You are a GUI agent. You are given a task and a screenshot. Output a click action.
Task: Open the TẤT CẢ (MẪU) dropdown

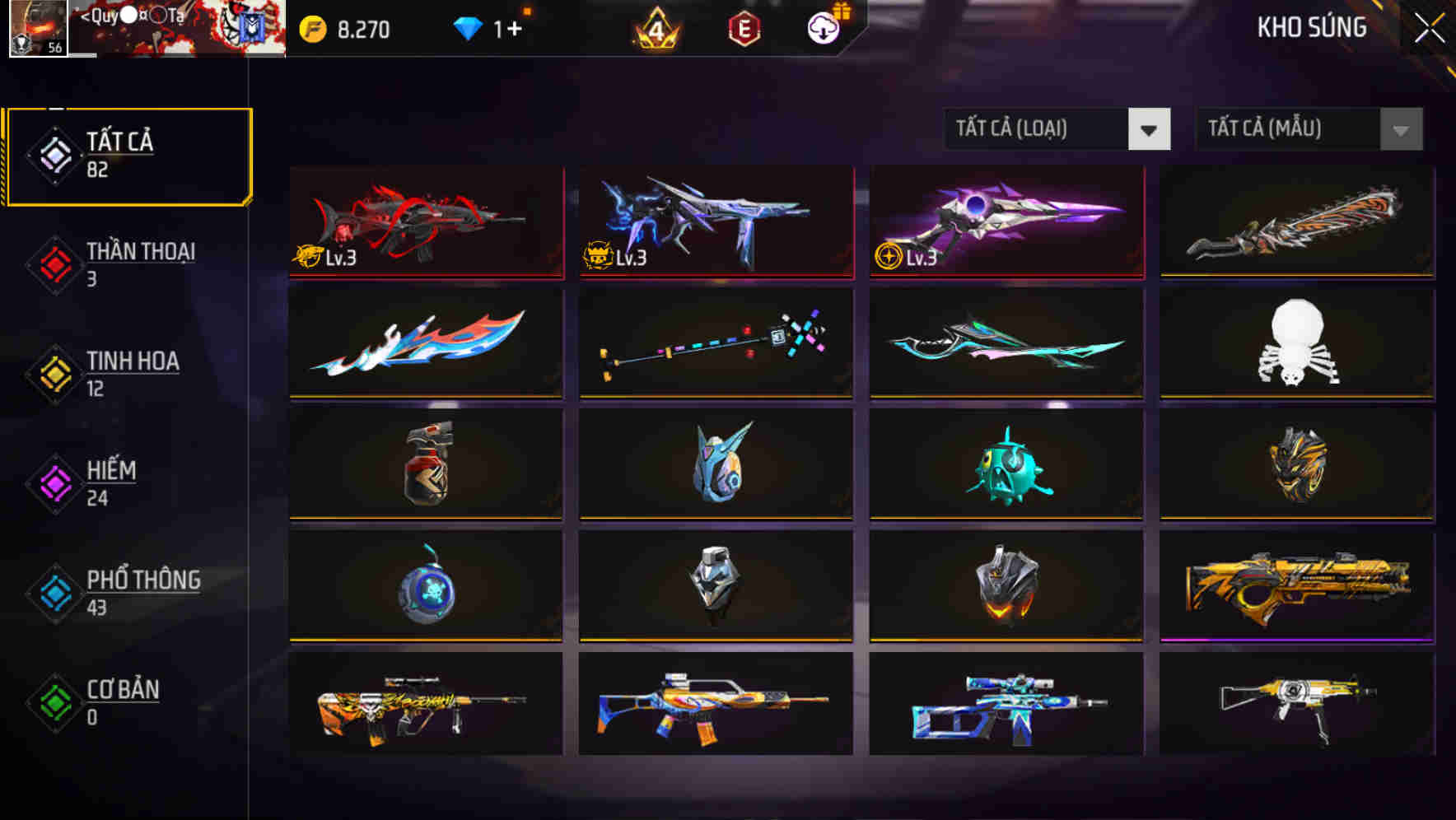click(1308, 129)
